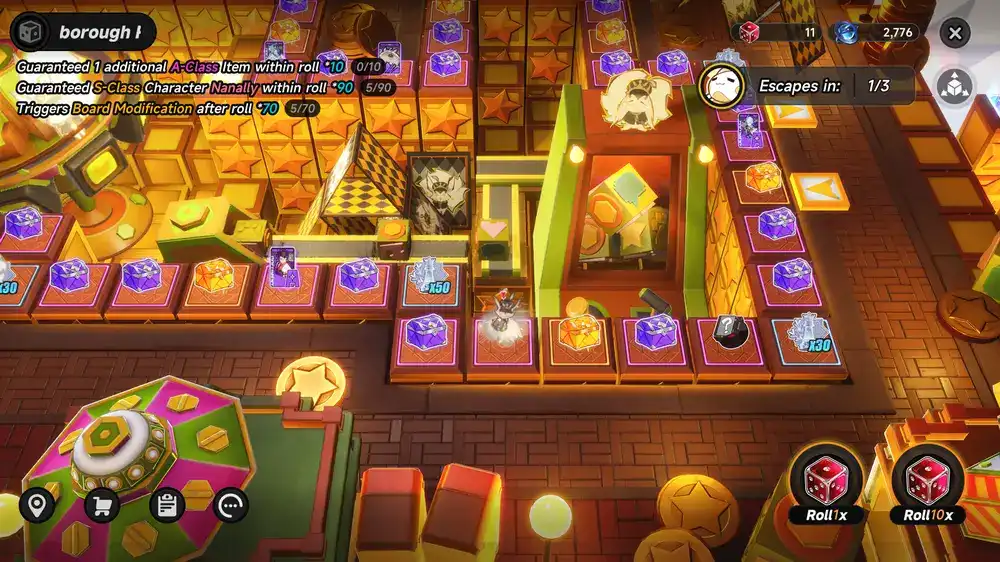Tap the cube with arrows view button
Viewport: 1000px width, 562px height.
point(955,85)
